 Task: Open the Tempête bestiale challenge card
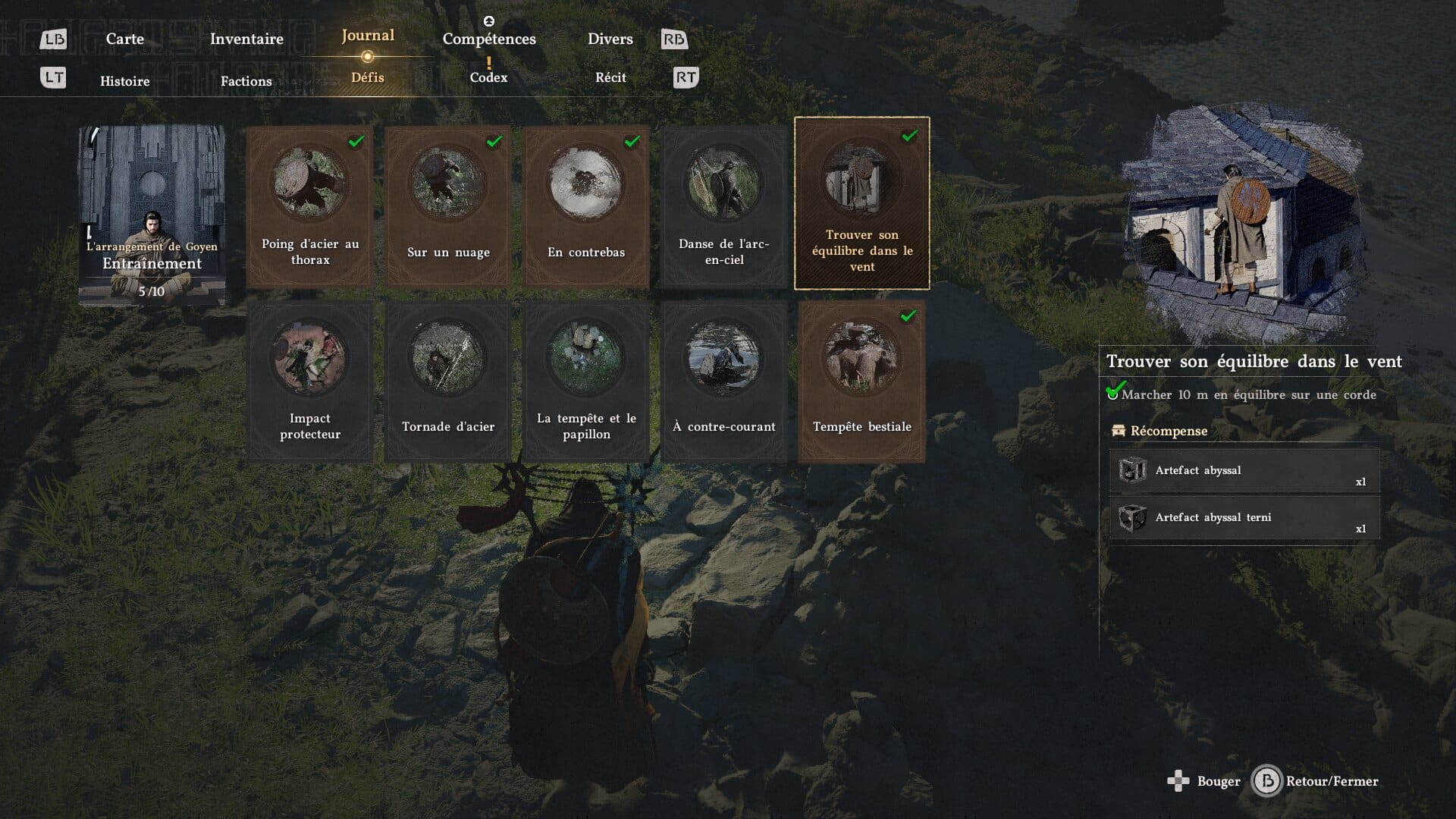pyautogui.click(x=862, y=381)
